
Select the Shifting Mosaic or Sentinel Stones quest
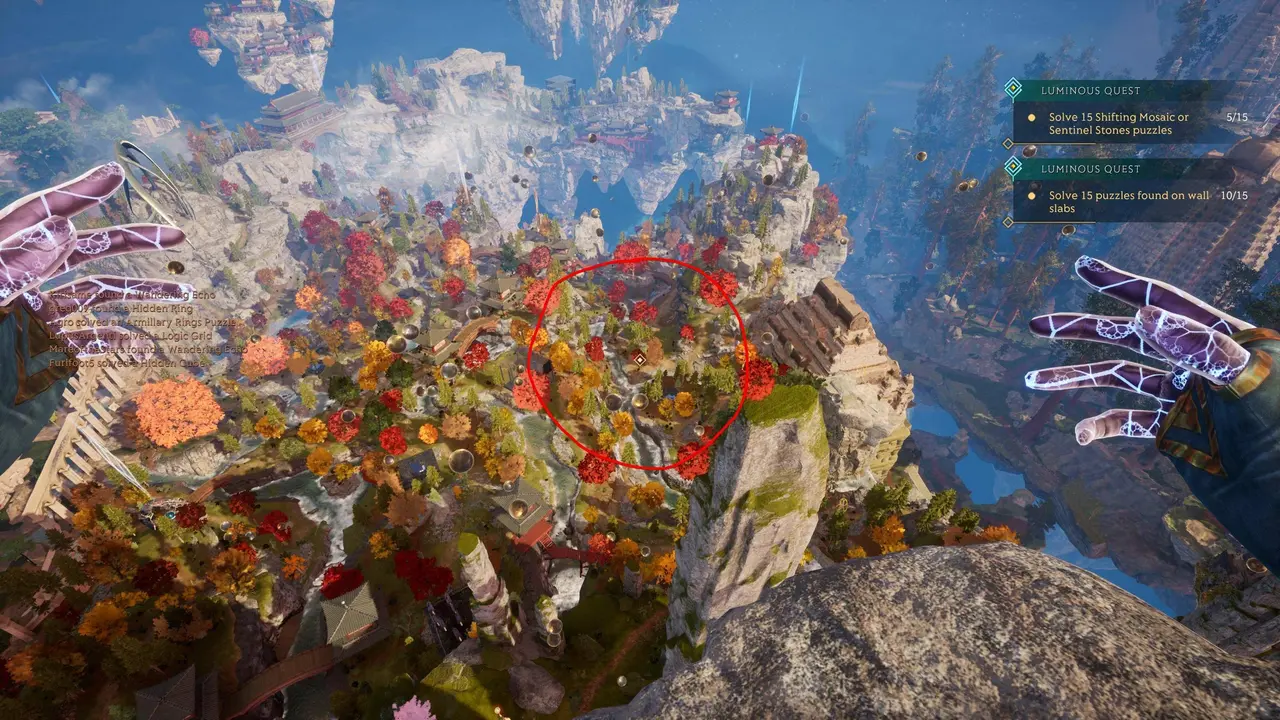pyautogui.click(x=1118, y=124)
